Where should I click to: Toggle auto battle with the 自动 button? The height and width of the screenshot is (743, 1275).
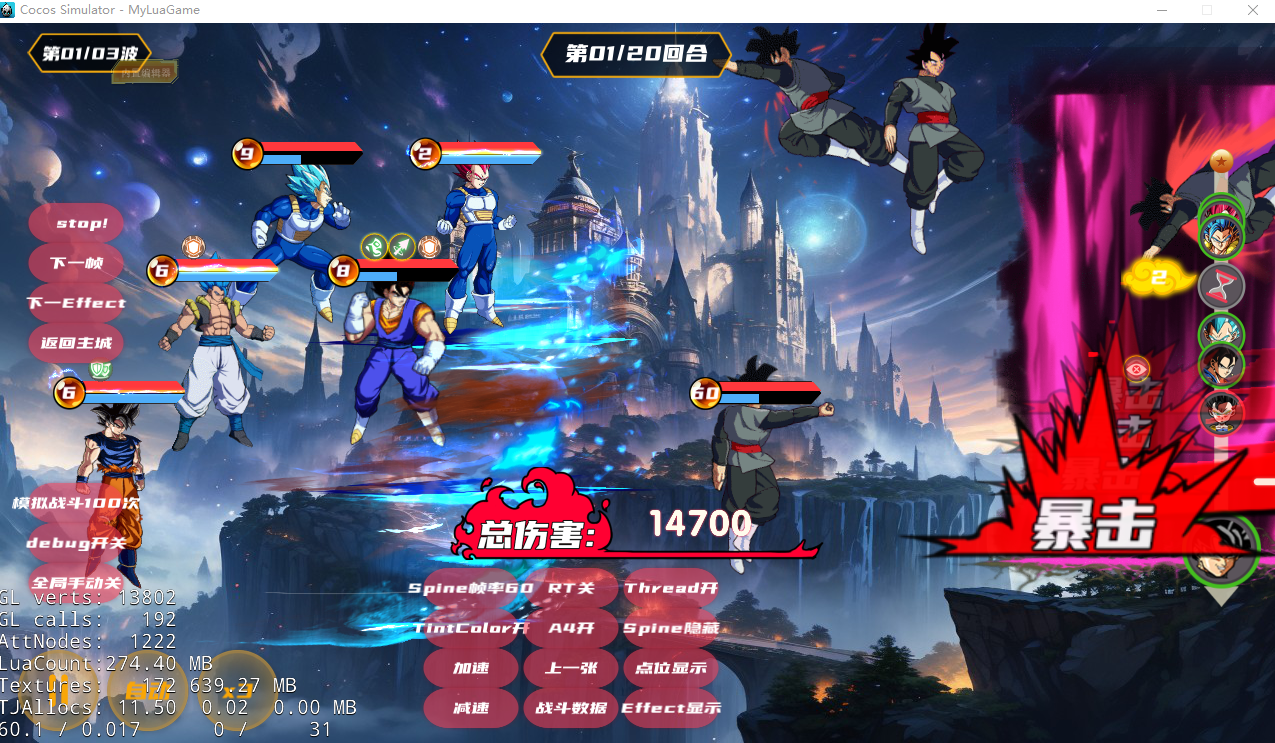[147, 689]
